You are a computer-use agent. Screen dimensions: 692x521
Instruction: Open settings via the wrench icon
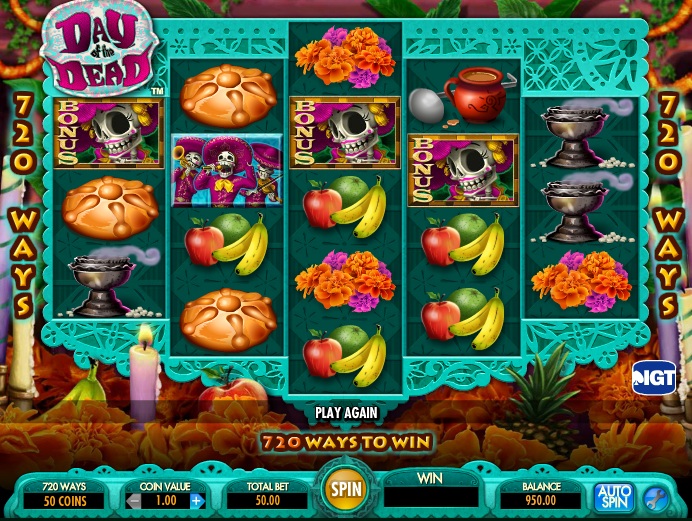tap(656, 496)
